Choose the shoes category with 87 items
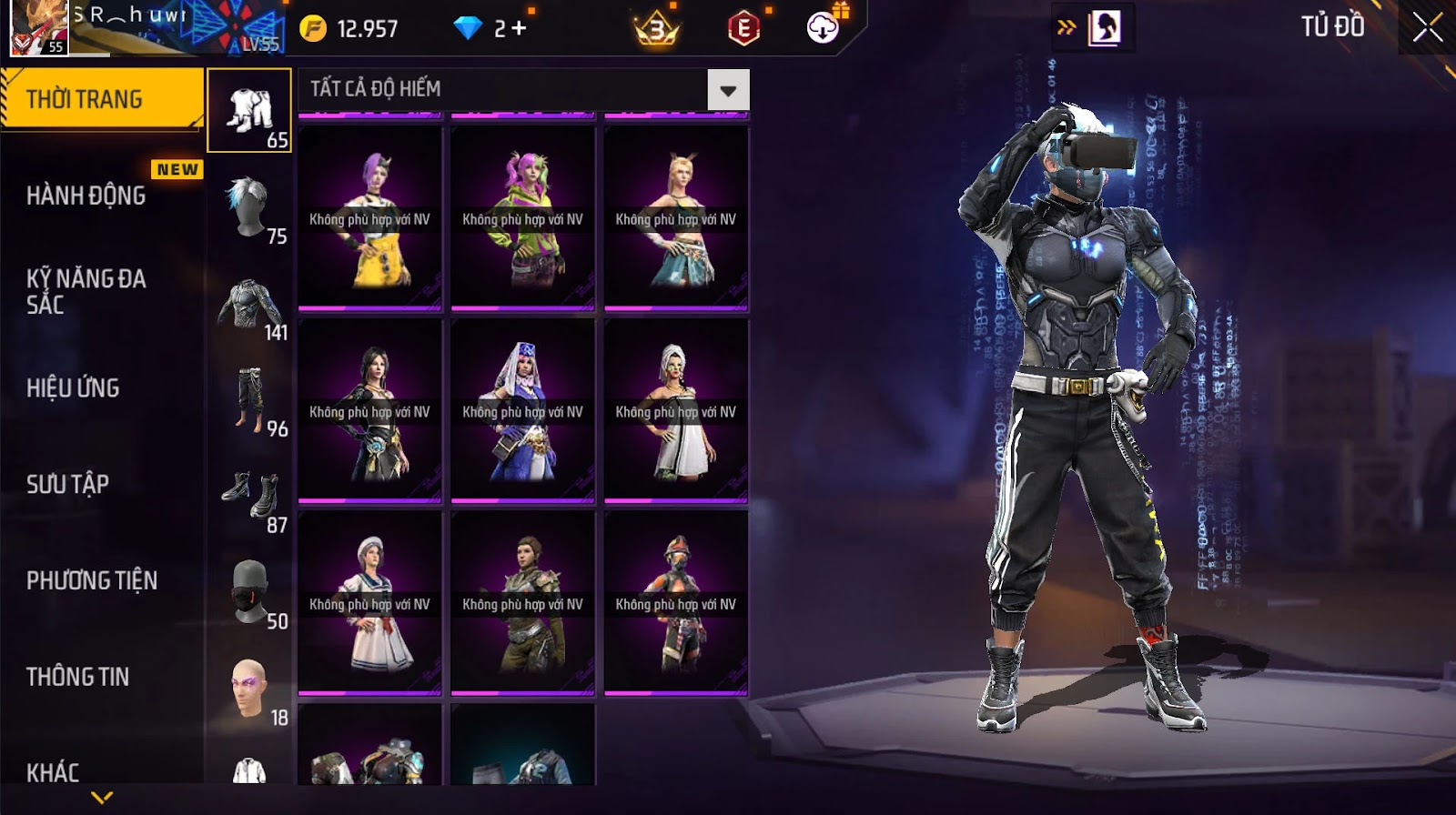Viewport: 1456px width, 815px height. tap(249, 498)
